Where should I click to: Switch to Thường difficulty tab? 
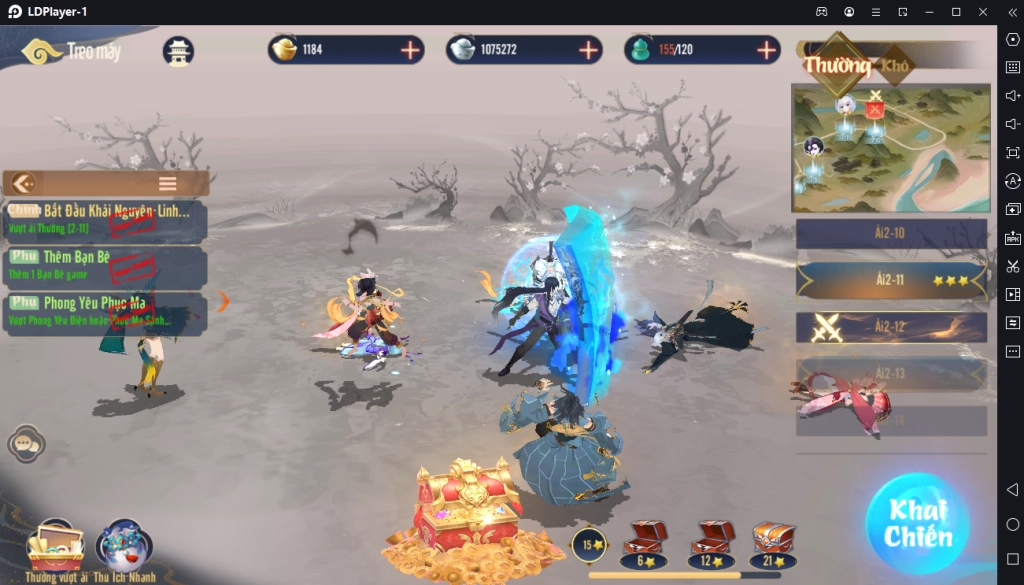coord(837,66)
